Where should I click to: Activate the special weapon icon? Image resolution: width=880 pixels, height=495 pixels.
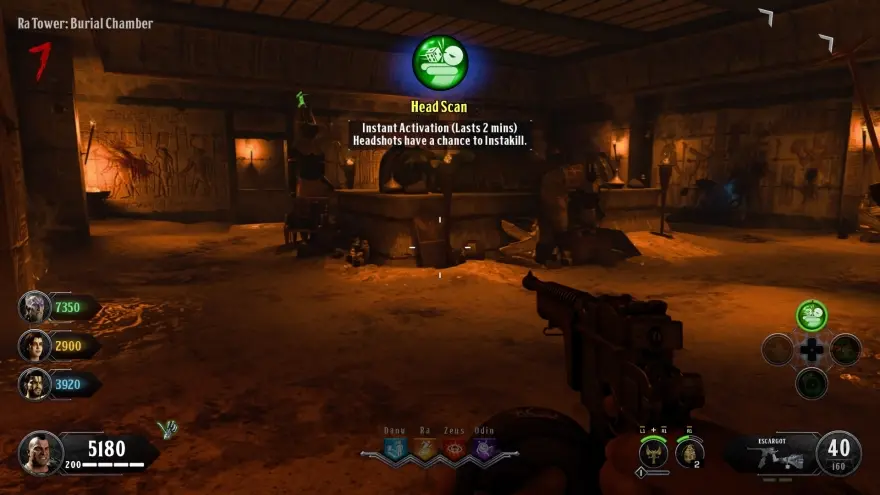pos(653,452)
